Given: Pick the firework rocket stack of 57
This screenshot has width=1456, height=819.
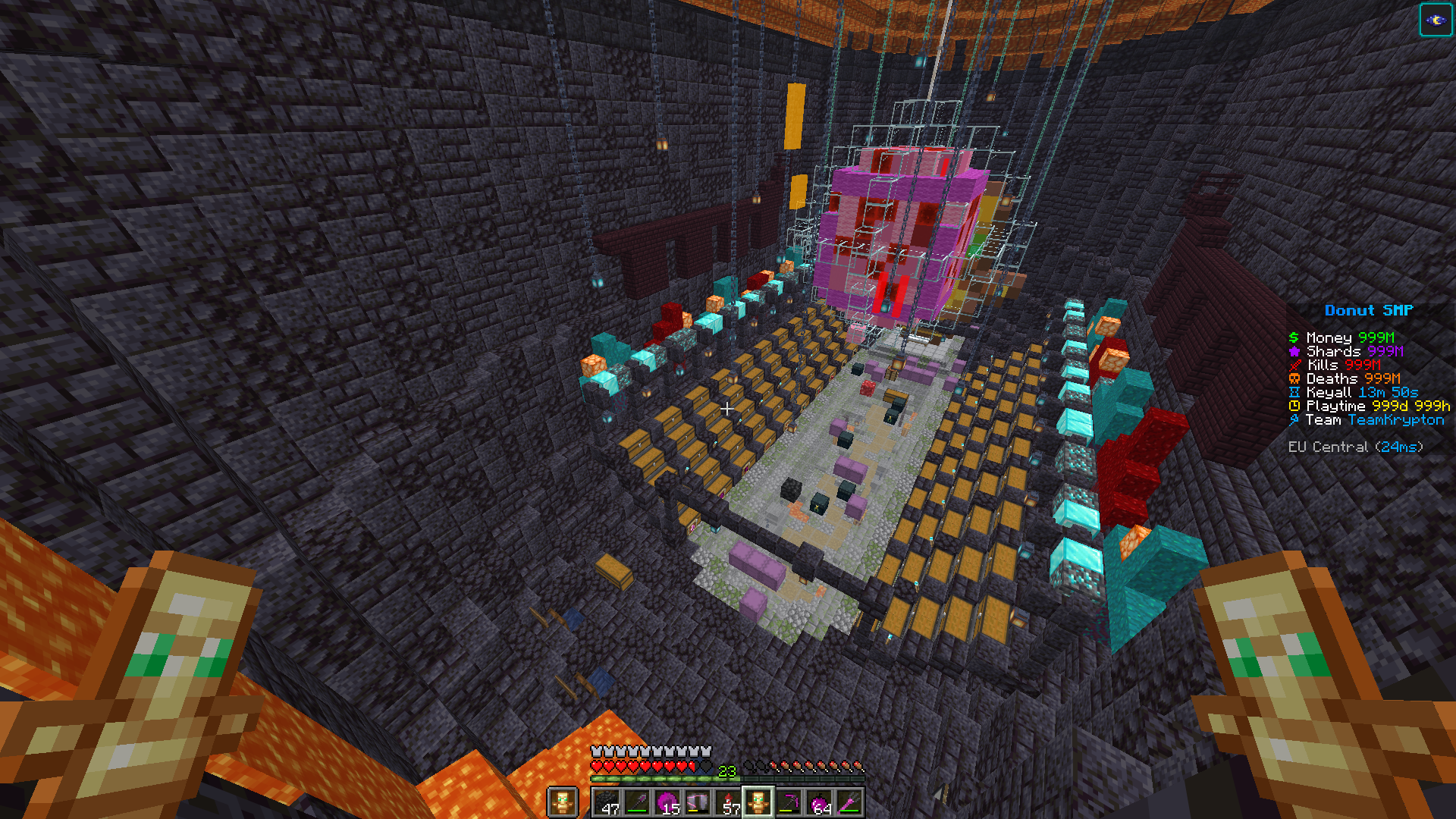Looking at the screenshot, I should pos(728,802).
